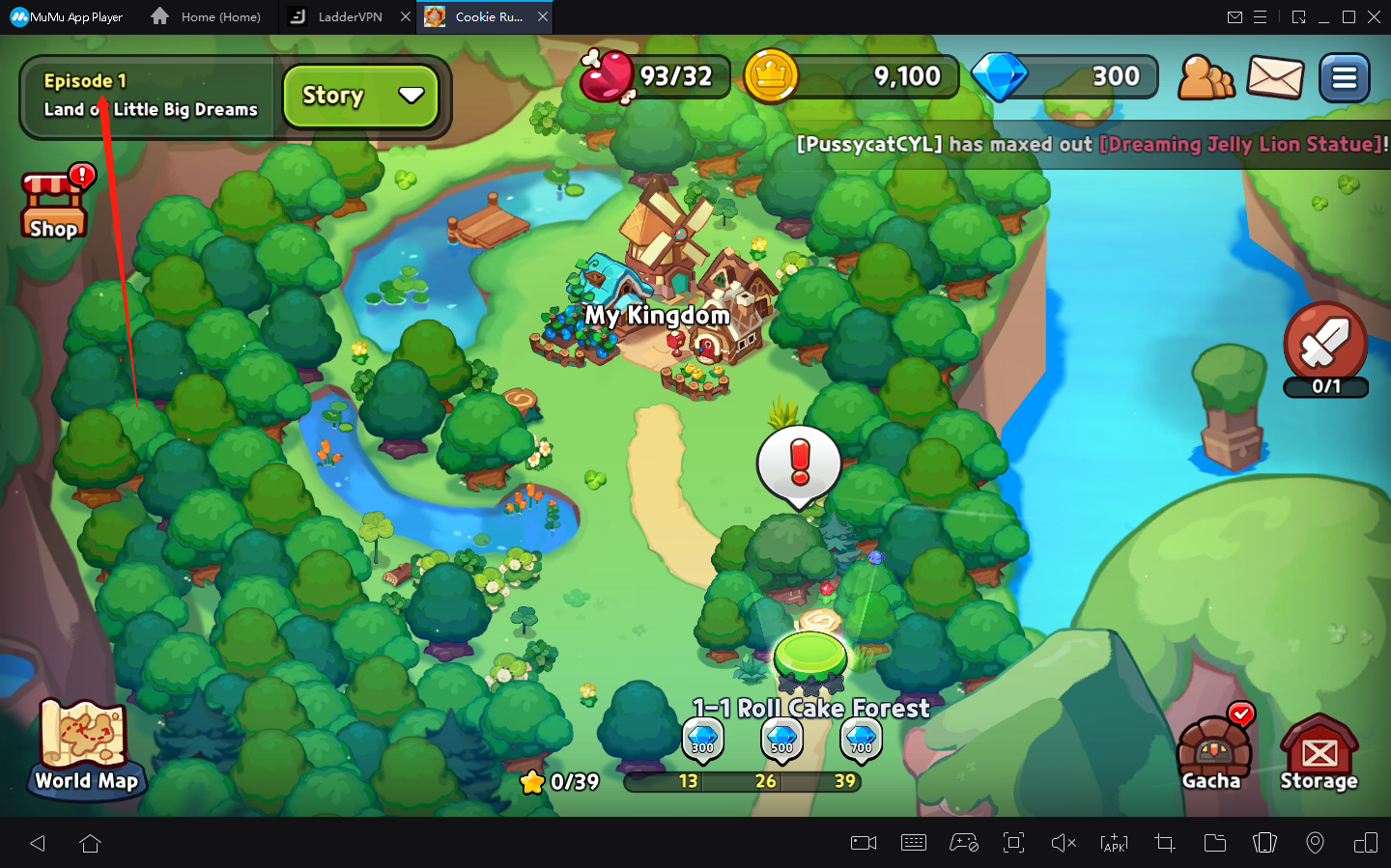Image resolution: width=1391 pixels, height=868 pixels.
Task: Open the hearts energy counter
Action: pos(654,76)
